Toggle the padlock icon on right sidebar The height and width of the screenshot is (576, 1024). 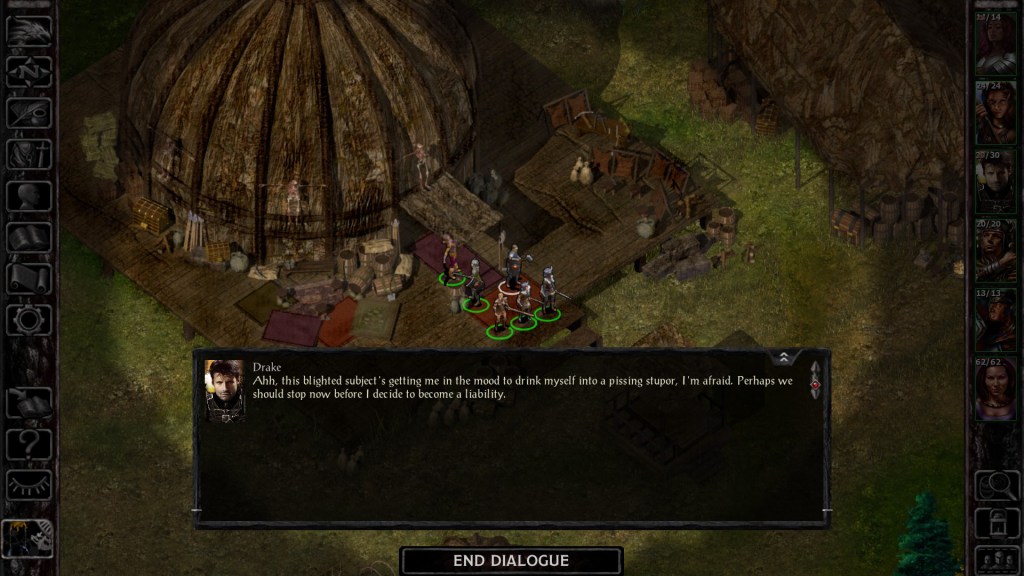997,522
